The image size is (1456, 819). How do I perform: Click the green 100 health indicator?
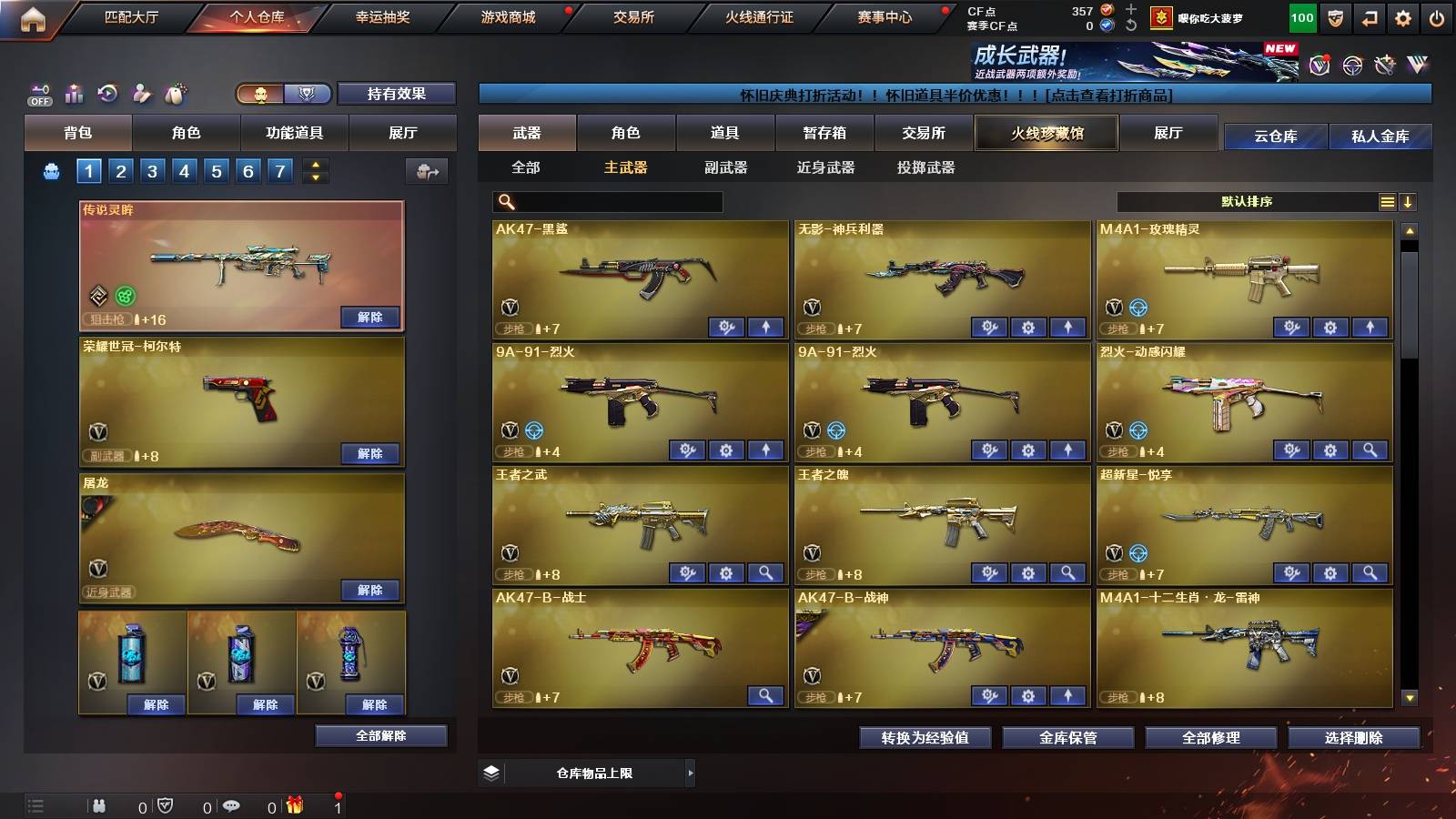point(1301,17)
